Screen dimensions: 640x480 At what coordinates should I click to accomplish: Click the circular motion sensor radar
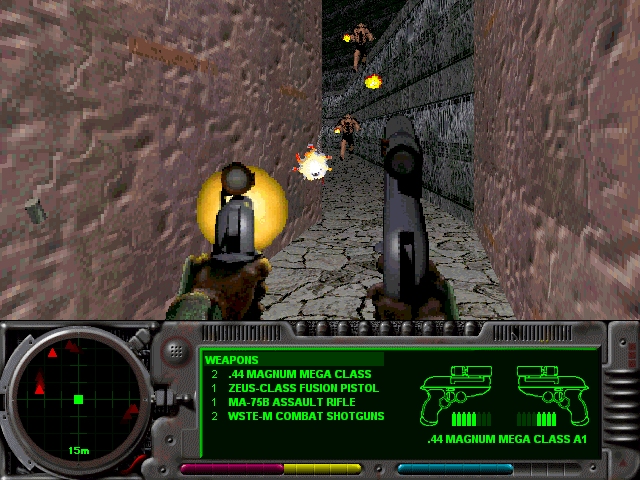click(x=78, y=399)
